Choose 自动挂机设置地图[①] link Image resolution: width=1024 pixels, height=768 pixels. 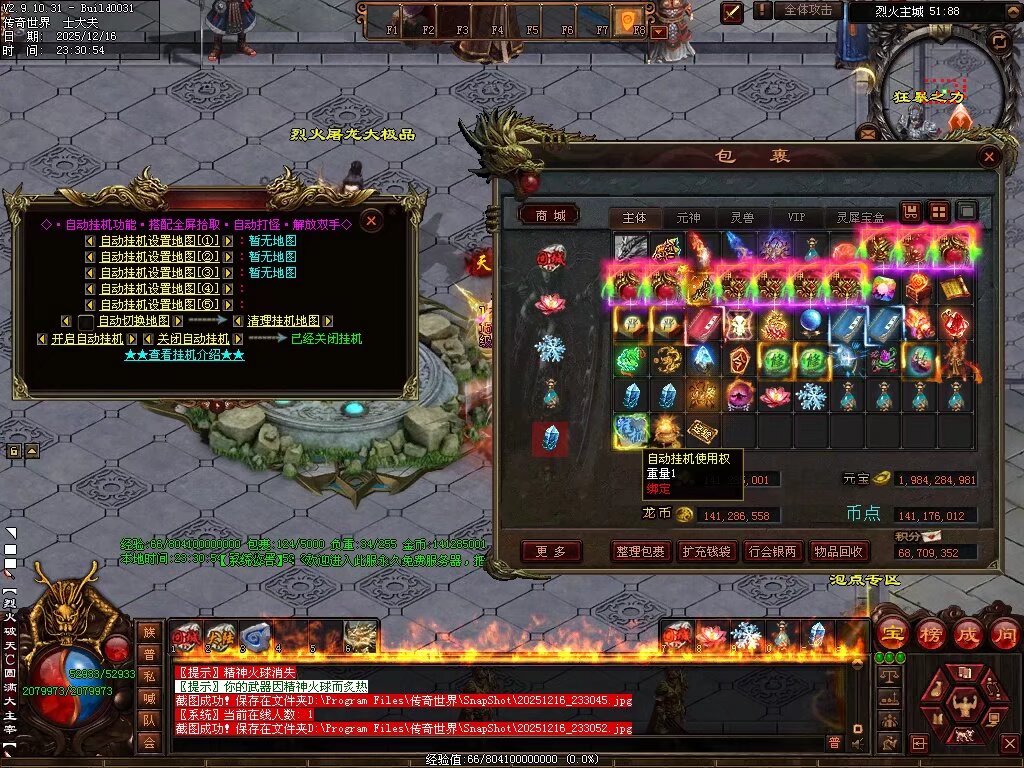point(159,241)
